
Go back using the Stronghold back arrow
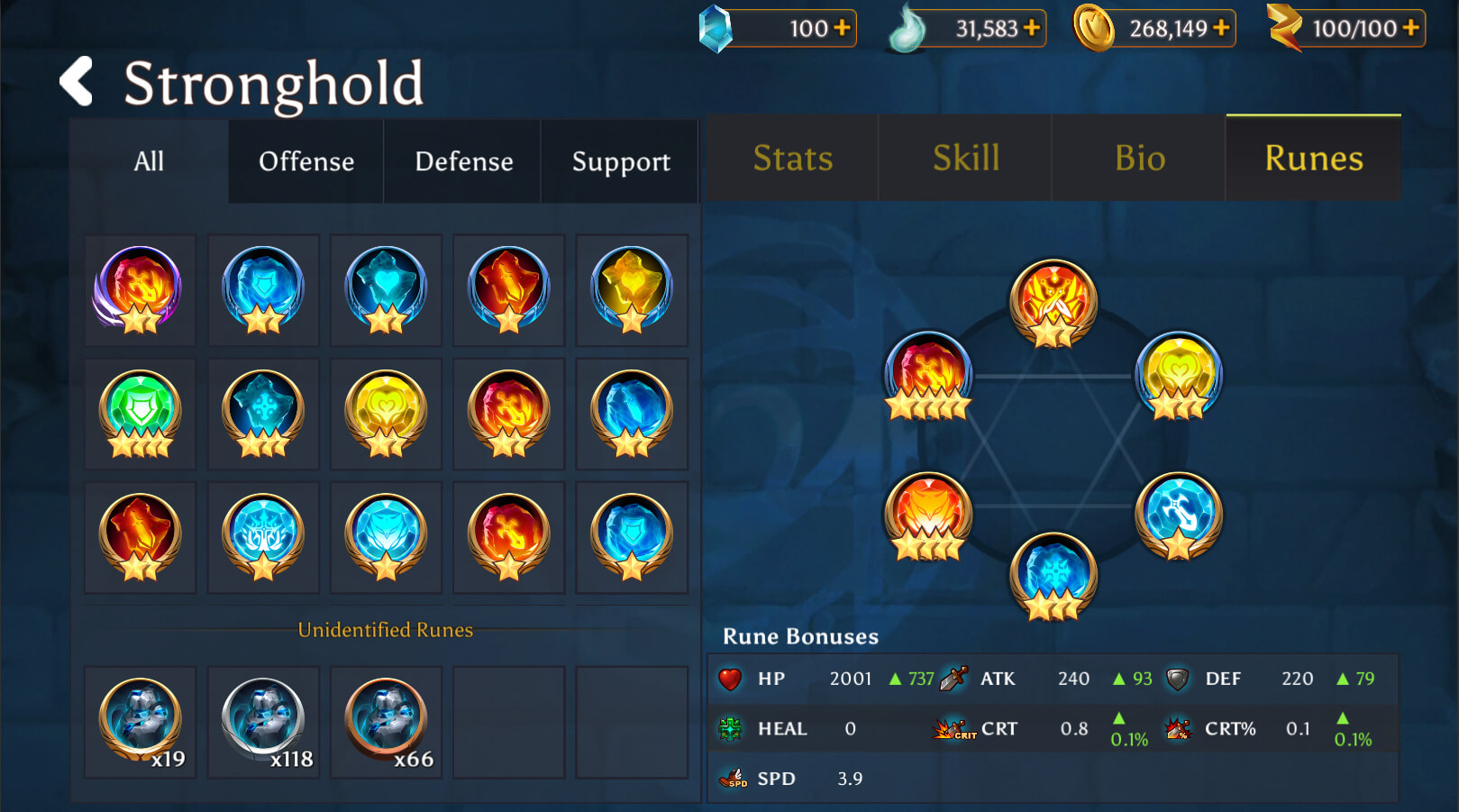point(75,82)
